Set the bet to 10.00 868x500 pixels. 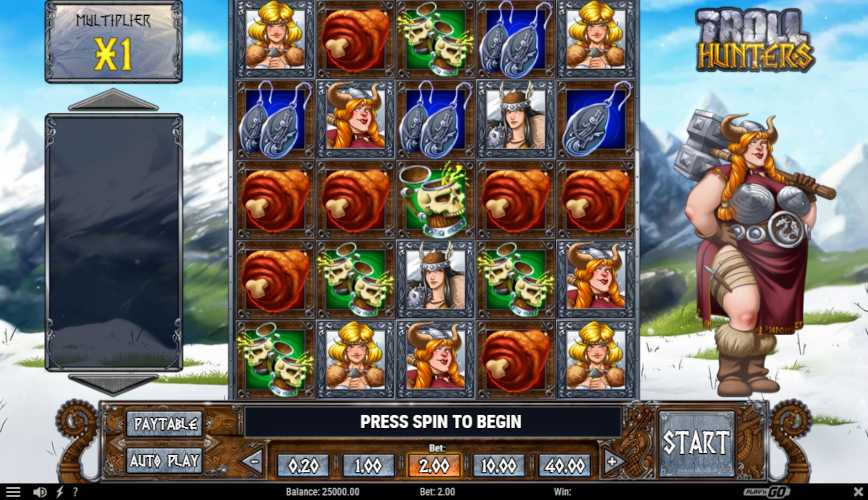[500, 465]
